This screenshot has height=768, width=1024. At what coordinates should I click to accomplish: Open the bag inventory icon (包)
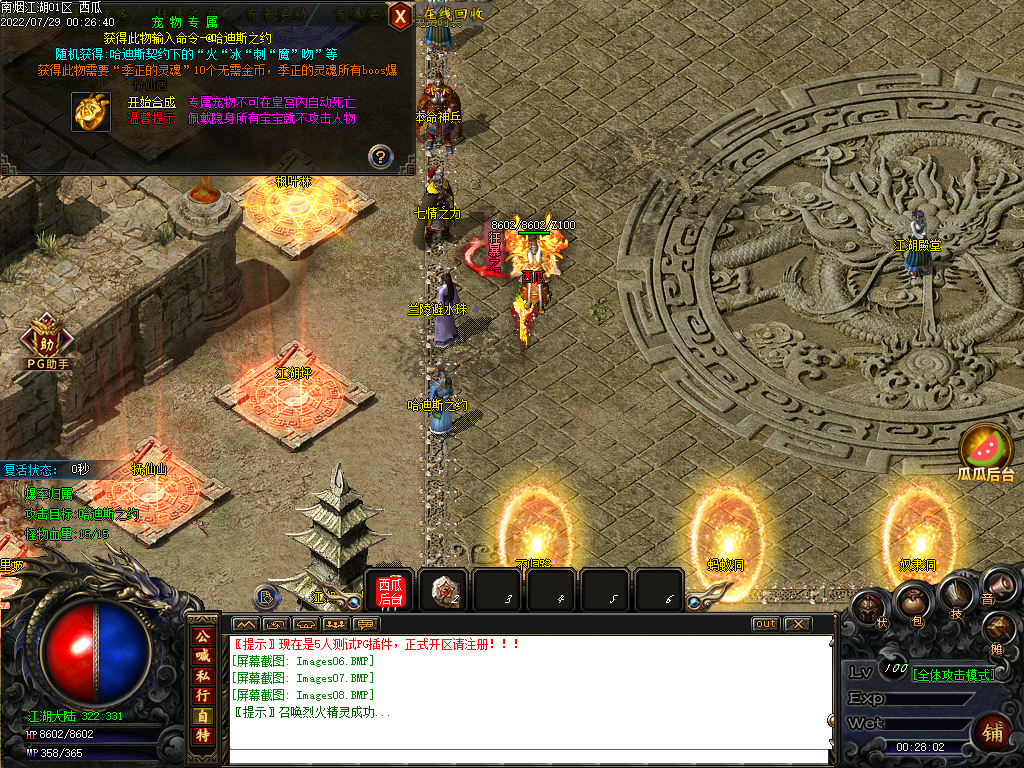coord(914,600)
